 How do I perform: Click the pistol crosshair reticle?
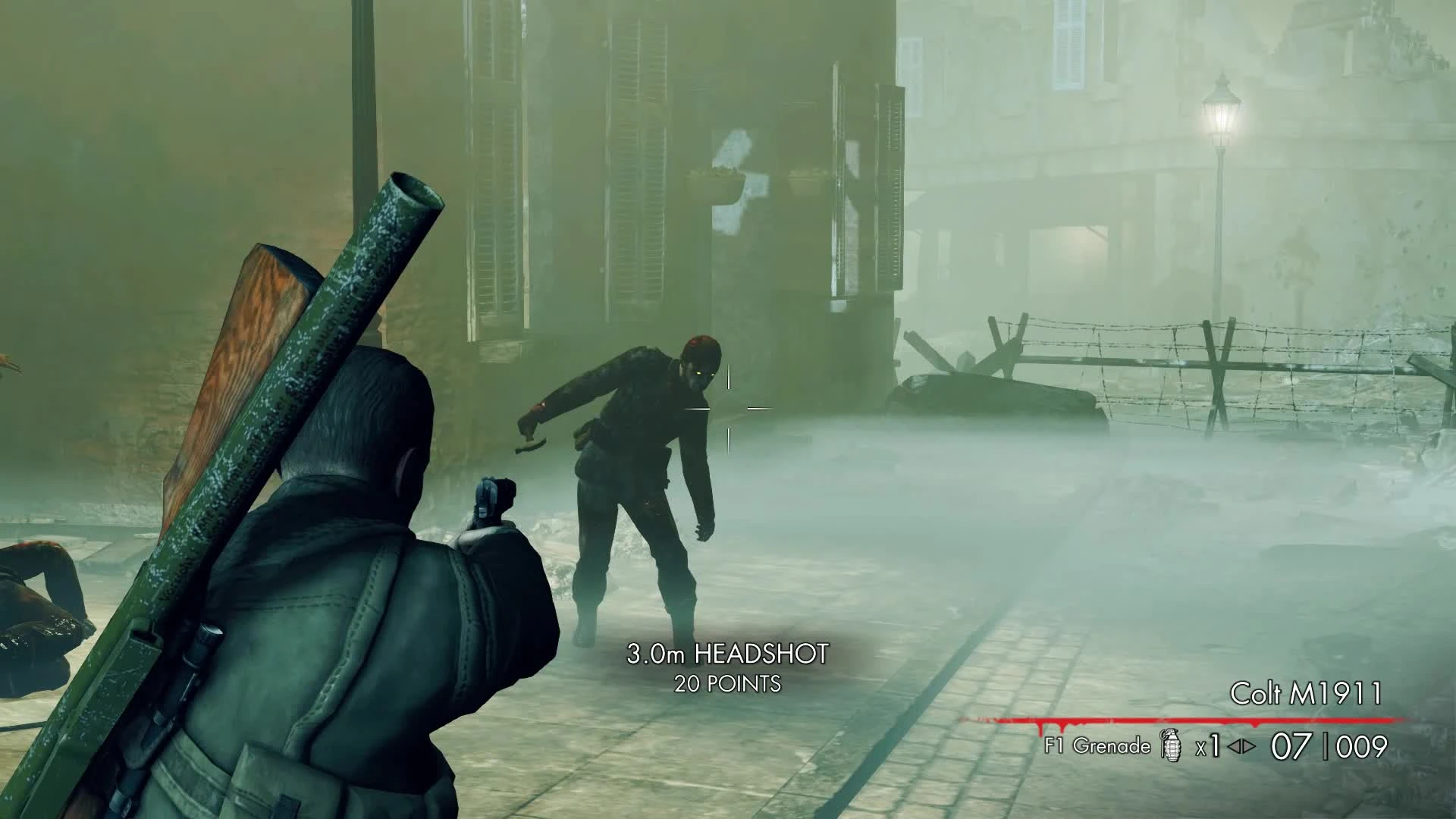pos(729,407)
